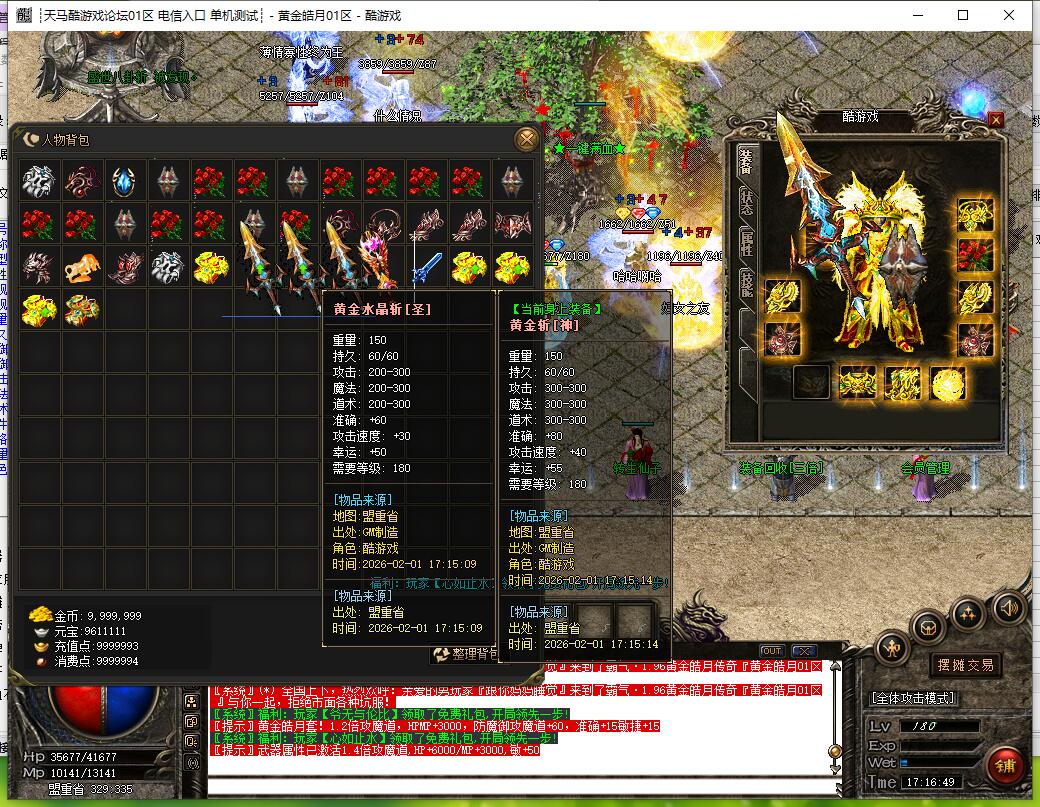This screenshot has width=1040, height=807.
Task: Pick the orange ox figurine item
Action: (x=82, y=267)
